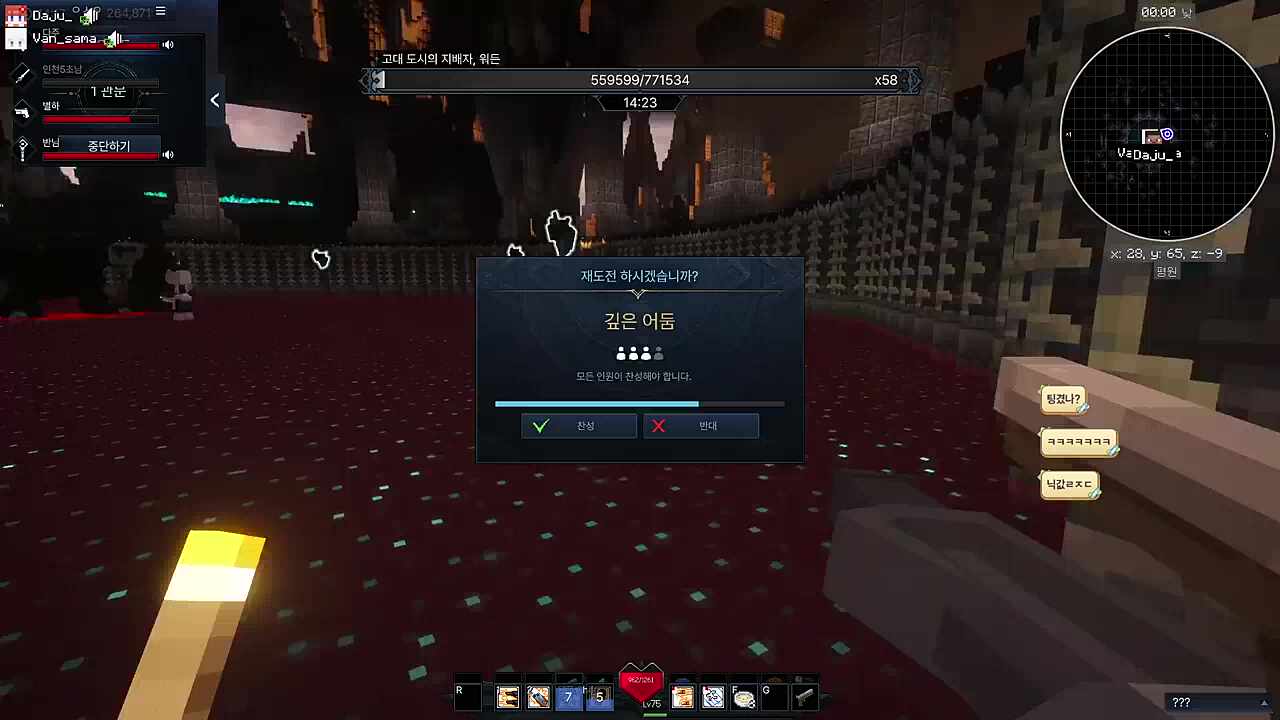The width and height of the screenshot is (1280, 720).
Task: Activate the skill slot showing cooldown 7
Action: point(568,697)
